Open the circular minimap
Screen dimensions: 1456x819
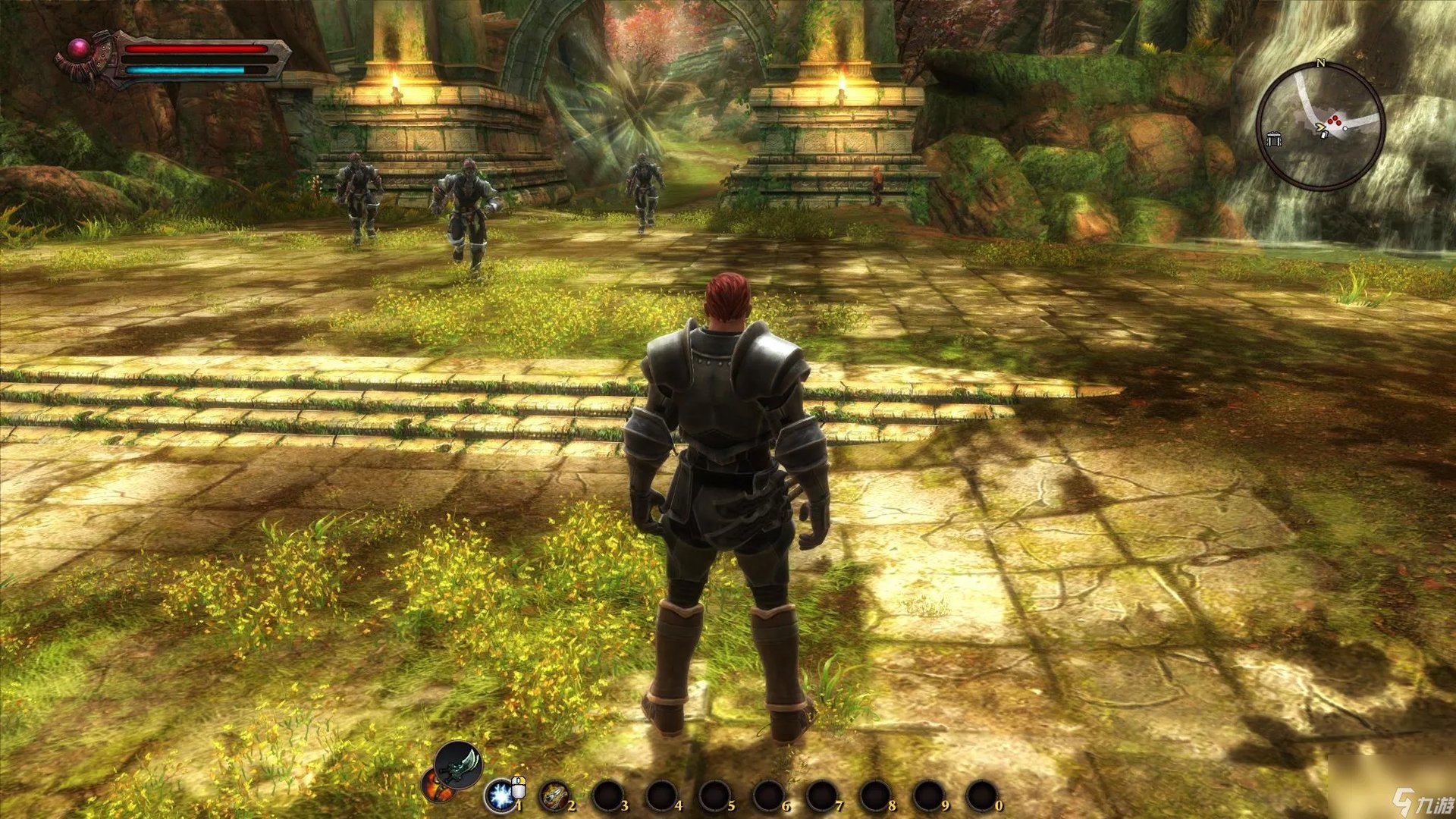pyautogui.click(x=1320, y=127)
